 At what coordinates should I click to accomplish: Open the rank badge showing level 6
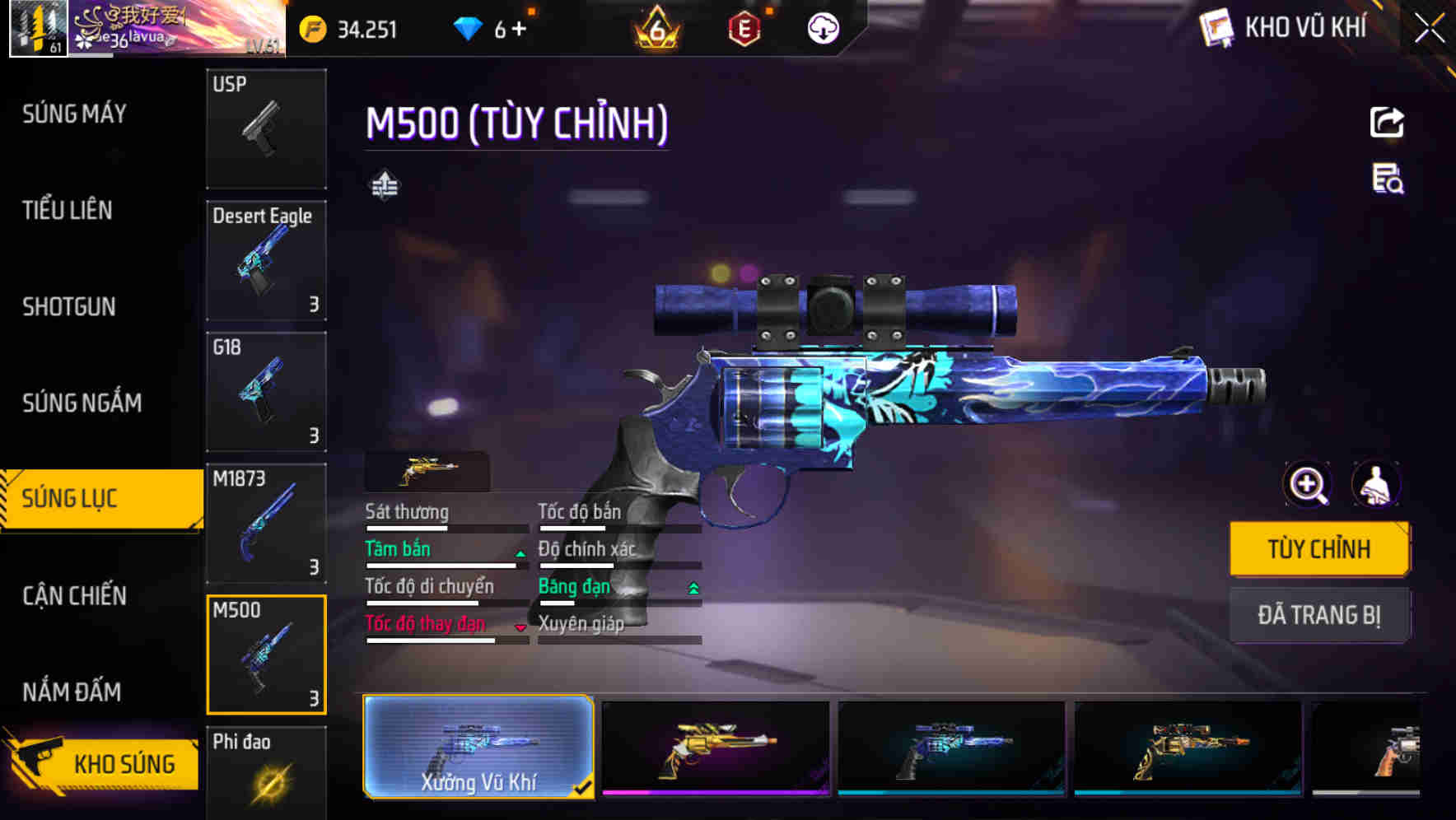pyautogui.click(x=653, y=28)
